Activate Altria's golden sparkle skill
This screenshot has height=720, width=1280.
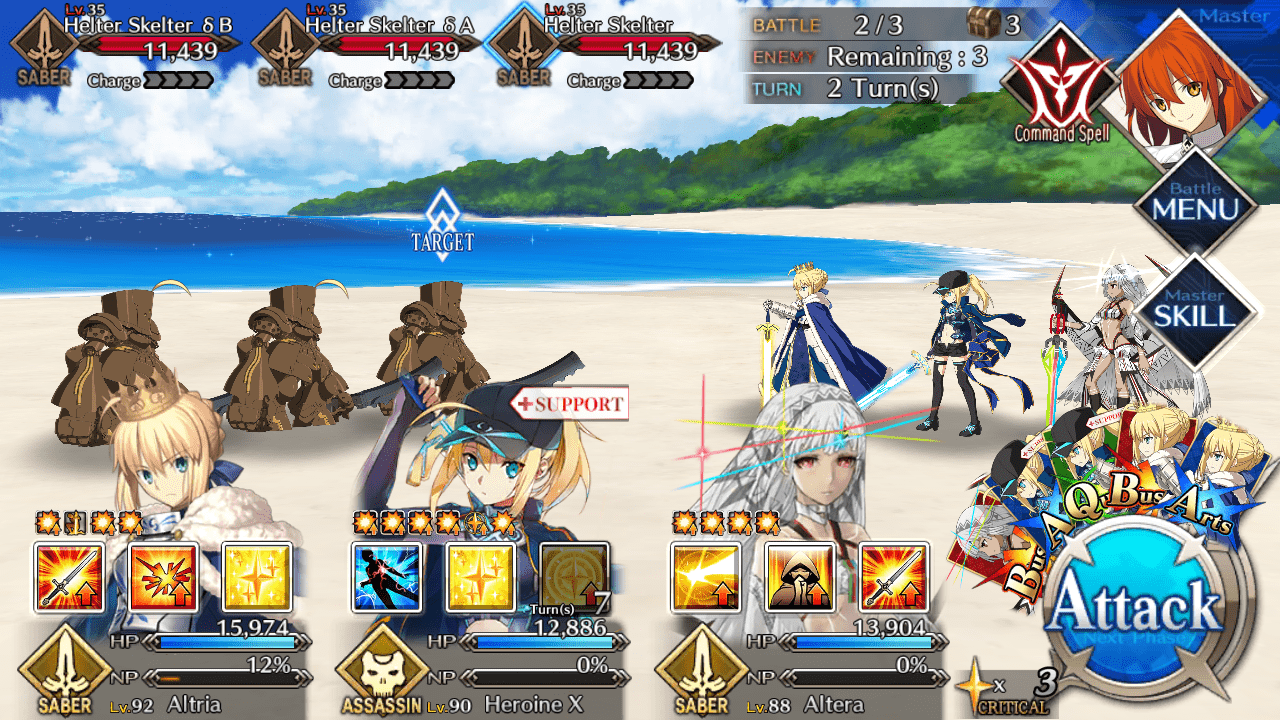pyautogui.click(x=257, y=577)
